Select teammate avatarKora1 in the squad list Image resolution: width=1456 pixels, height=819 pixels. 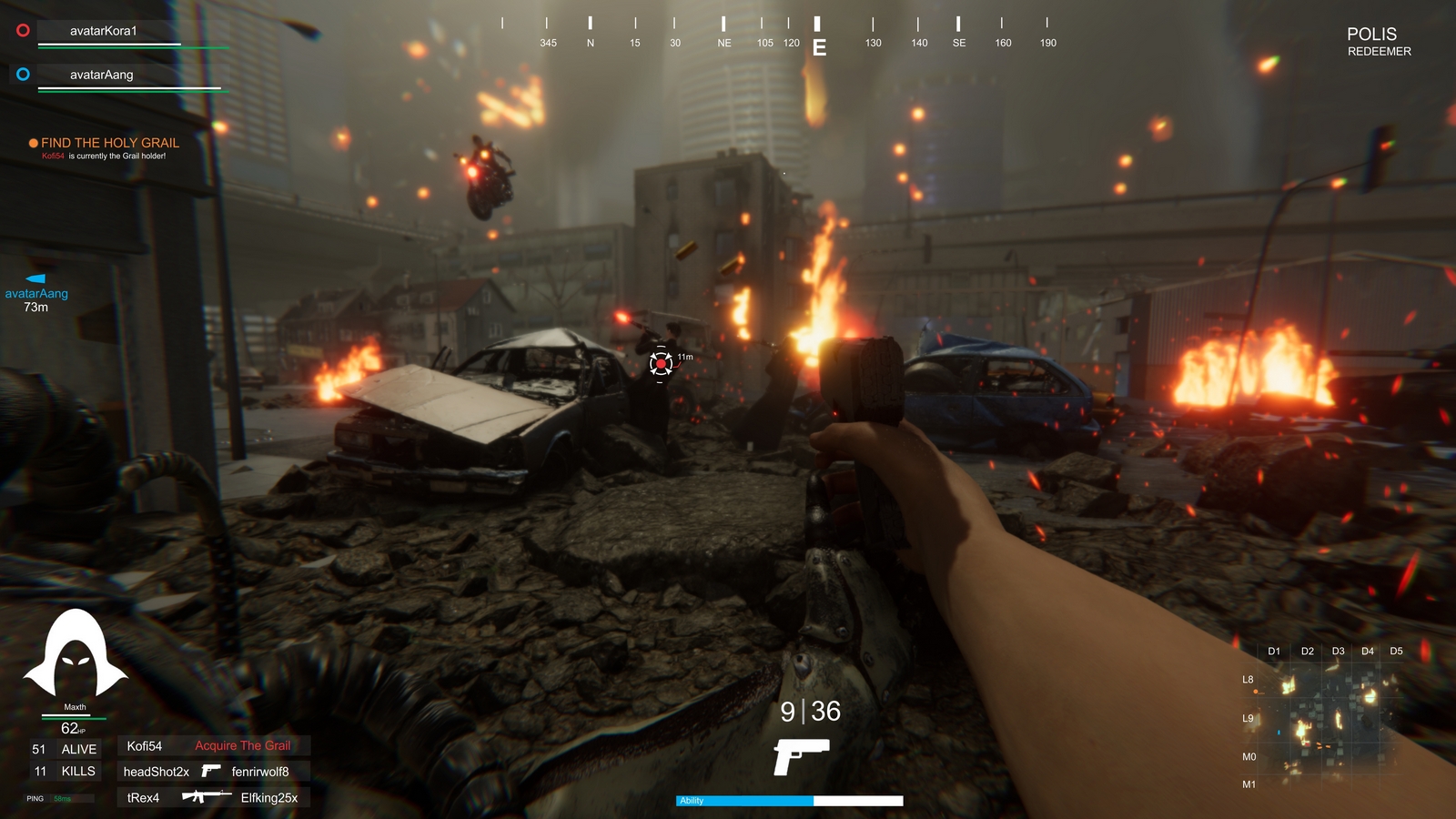[103, 31]
